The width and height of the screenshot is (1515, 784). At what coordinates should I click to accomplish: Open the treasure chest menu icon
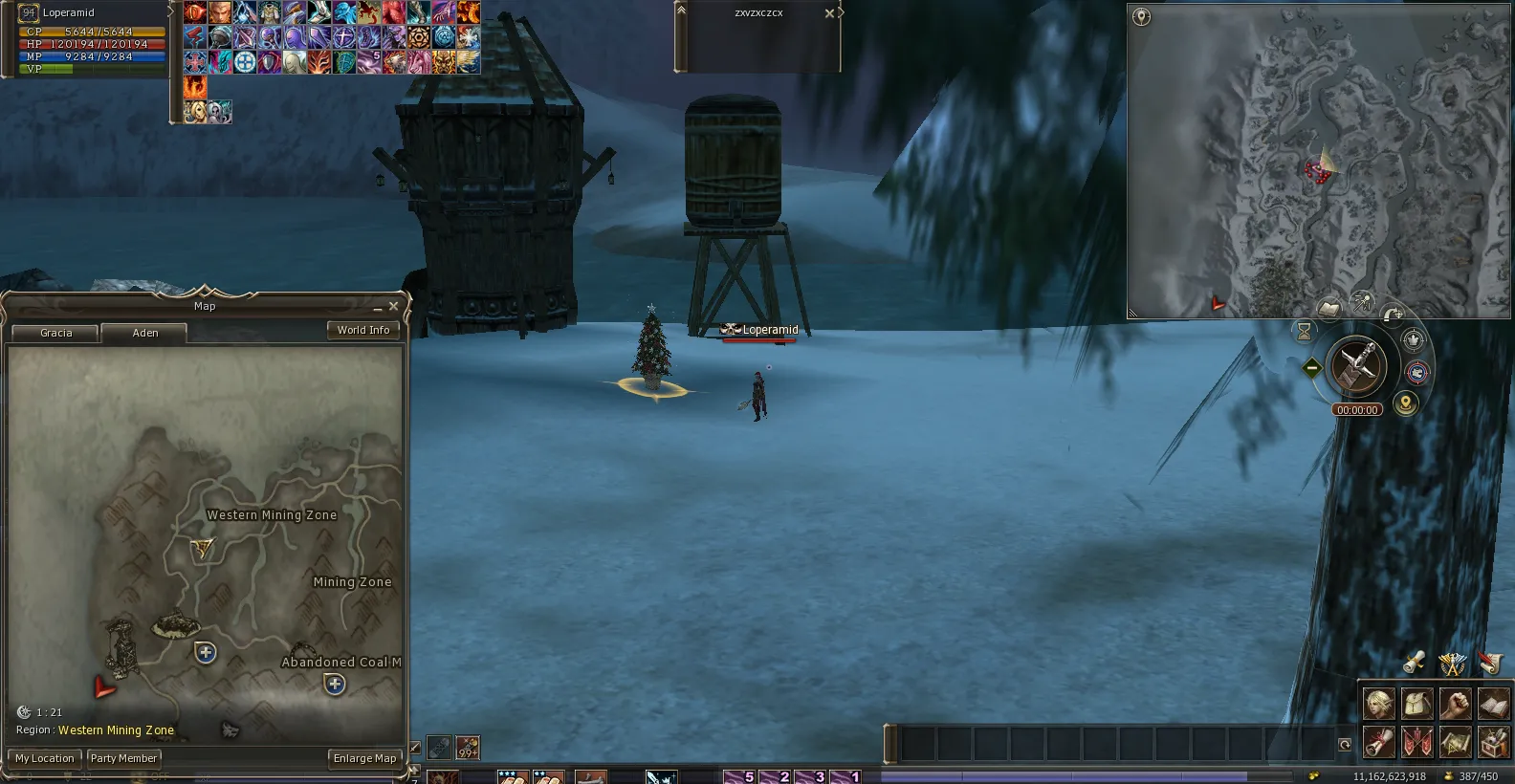(x=1493, y=741)
